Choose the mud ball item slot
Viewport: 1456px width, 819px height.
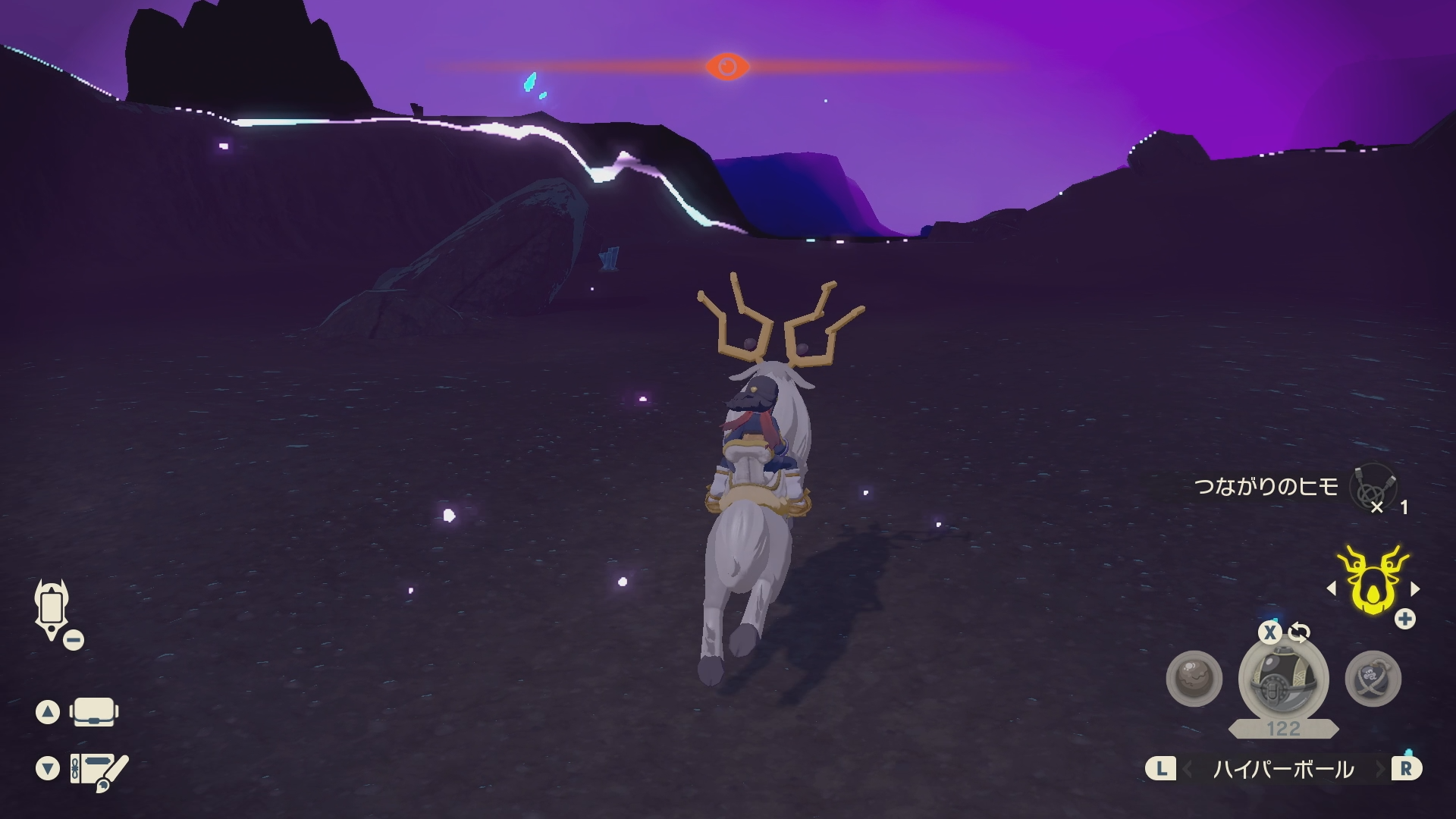(1194, 679)
